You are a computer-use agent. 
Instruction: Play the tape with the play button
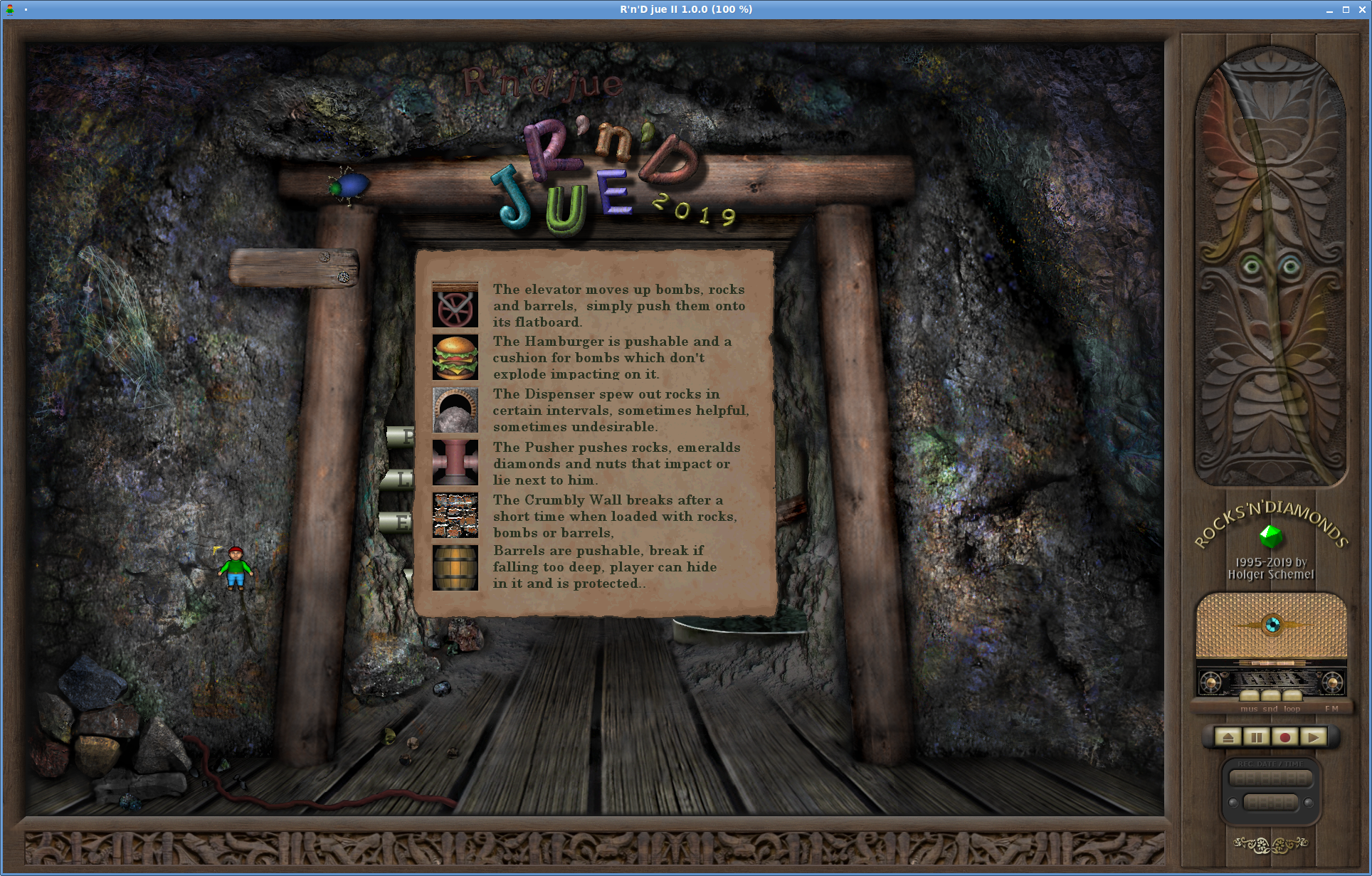coord(1314,737)
